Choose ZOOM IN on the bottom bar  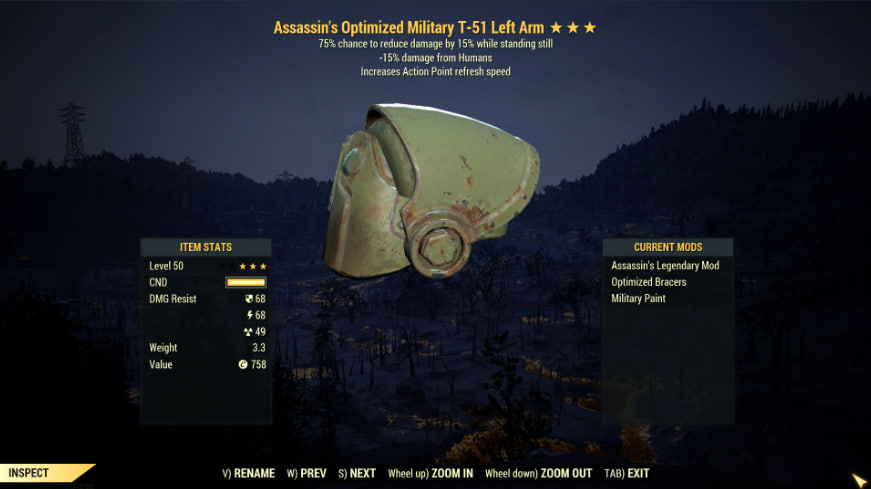pyautogui.click(x=431, y=473)
